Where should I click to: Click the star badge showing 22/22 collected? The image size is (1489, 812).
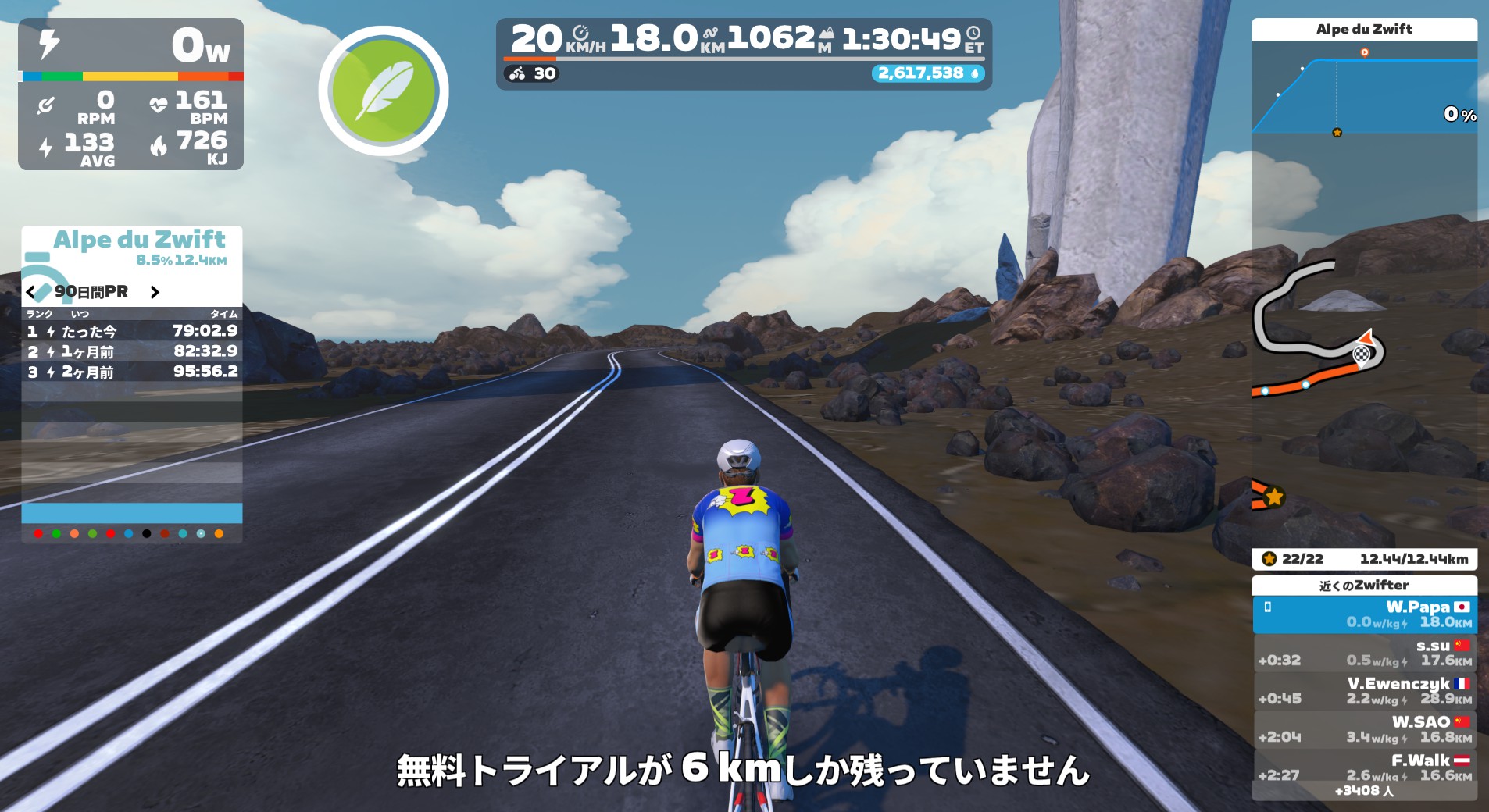[x=1269, y=559]
